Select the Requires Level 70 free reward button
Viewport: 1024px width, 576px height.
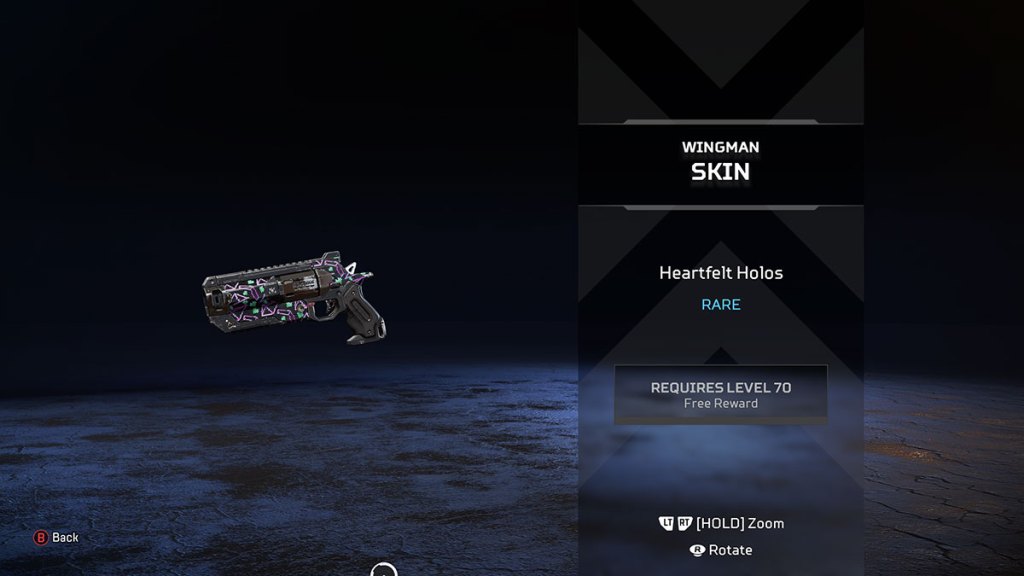tap(720, 394)
